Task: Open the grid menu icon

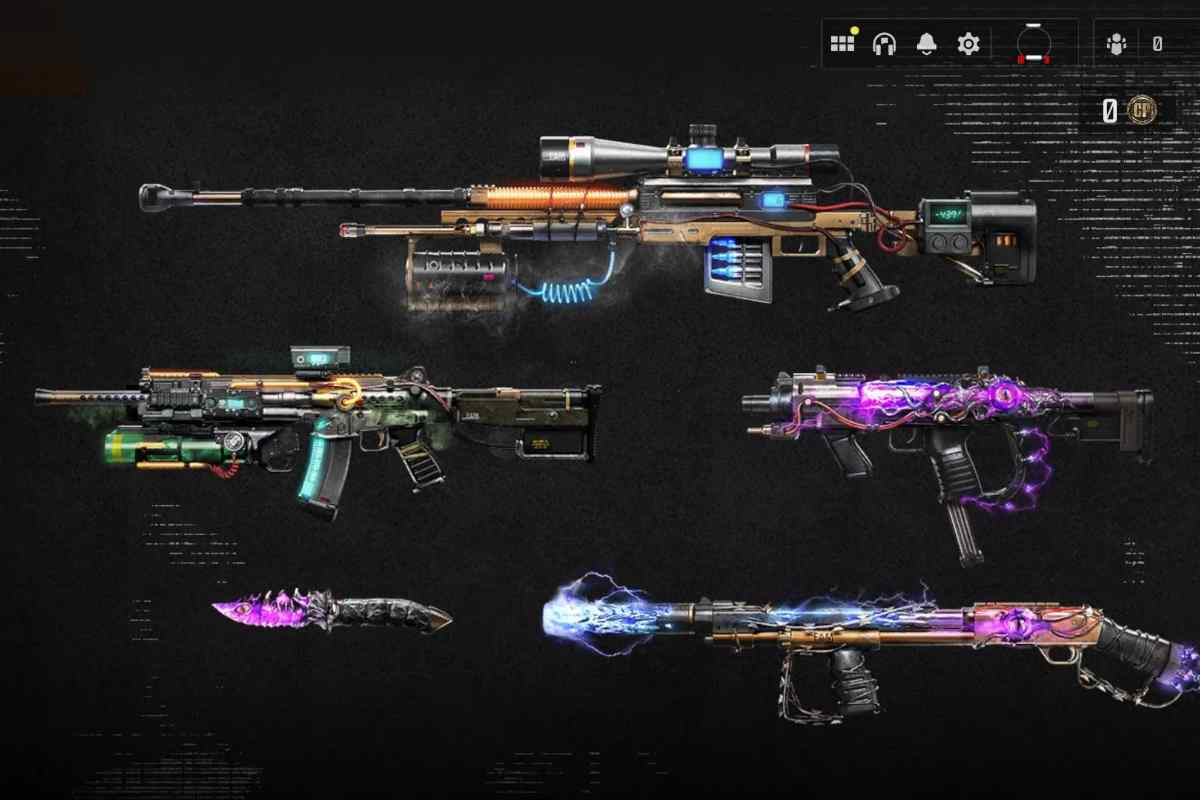Action: tap(842, 44)
